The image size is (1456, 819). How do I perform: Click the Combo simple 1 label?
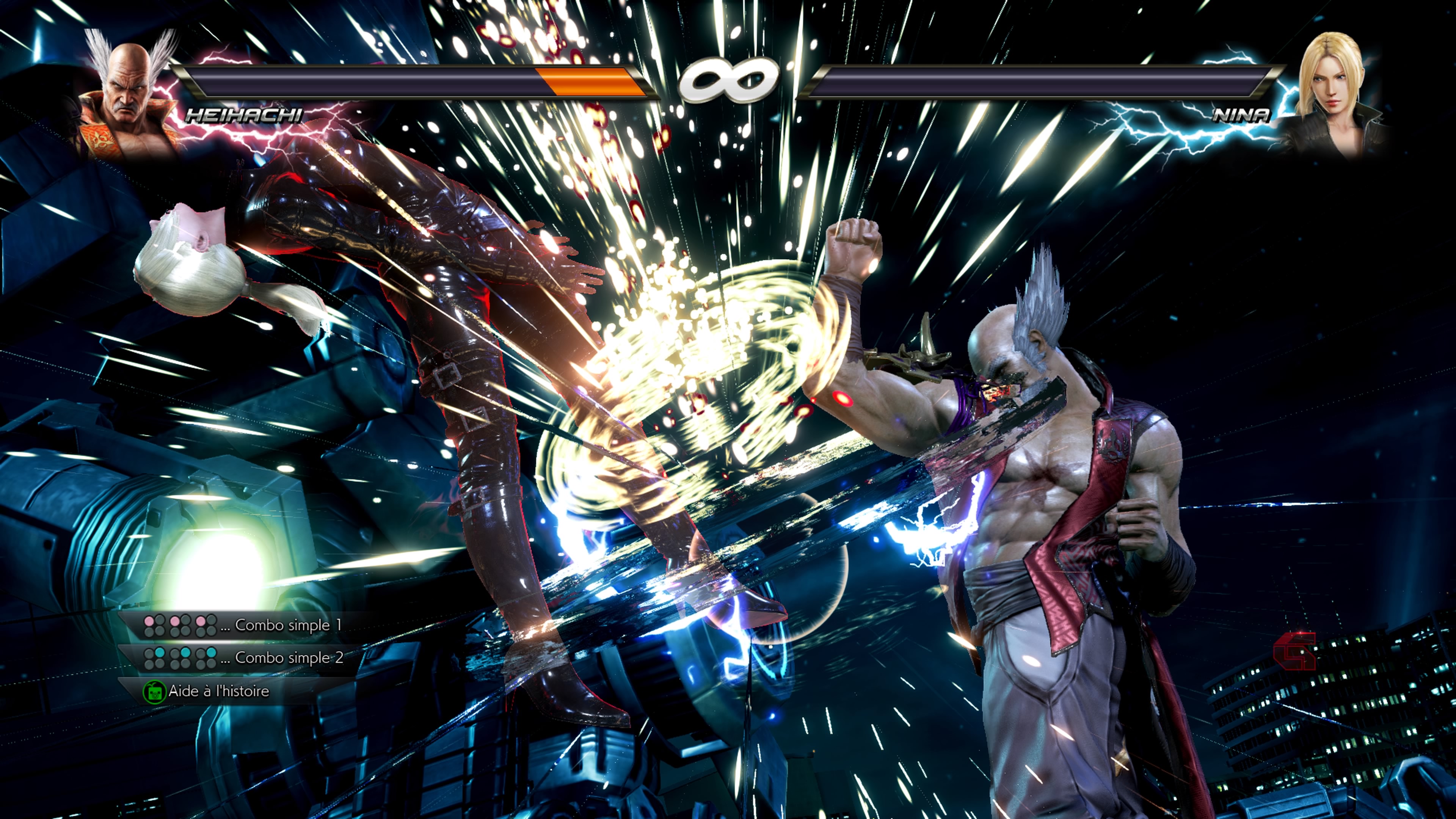(x=282, y=625)
